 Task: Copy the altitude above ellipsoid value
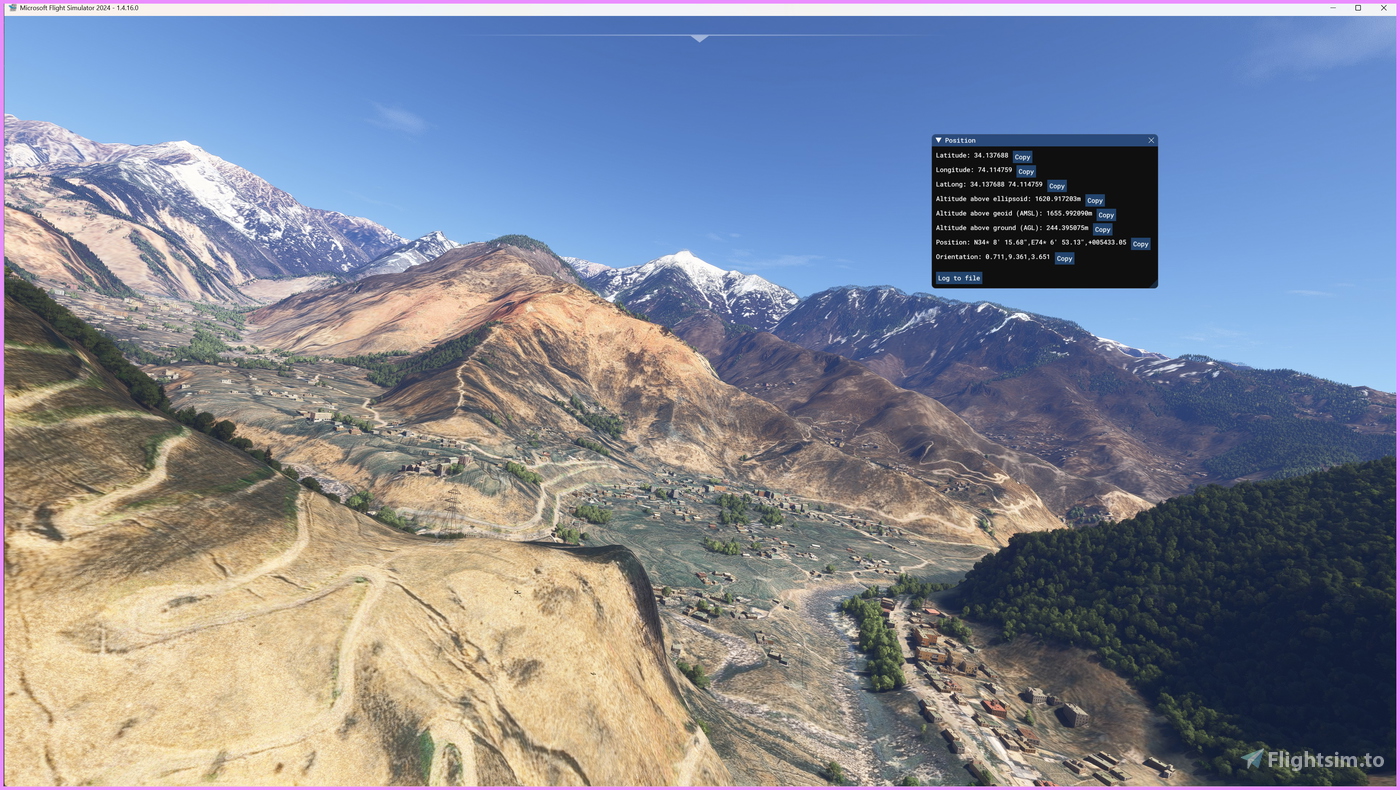(x=1095, y=199)
